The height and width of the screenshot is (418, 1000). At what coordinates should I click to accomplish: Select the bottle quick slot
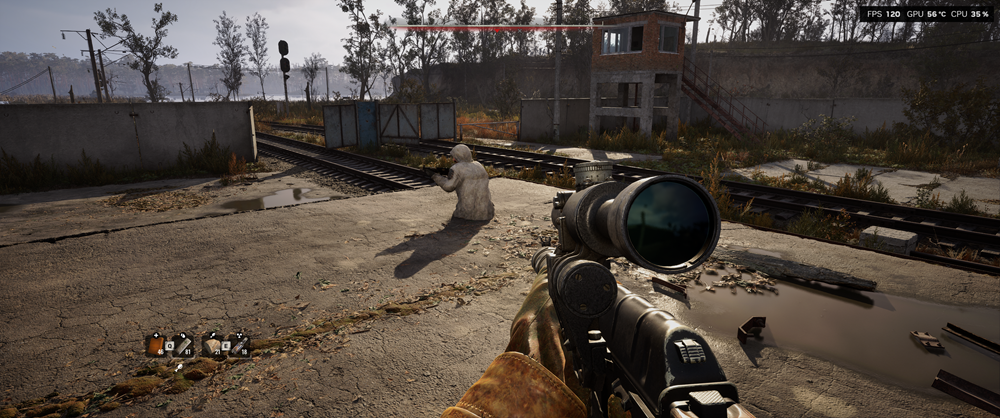coord(239,345)
